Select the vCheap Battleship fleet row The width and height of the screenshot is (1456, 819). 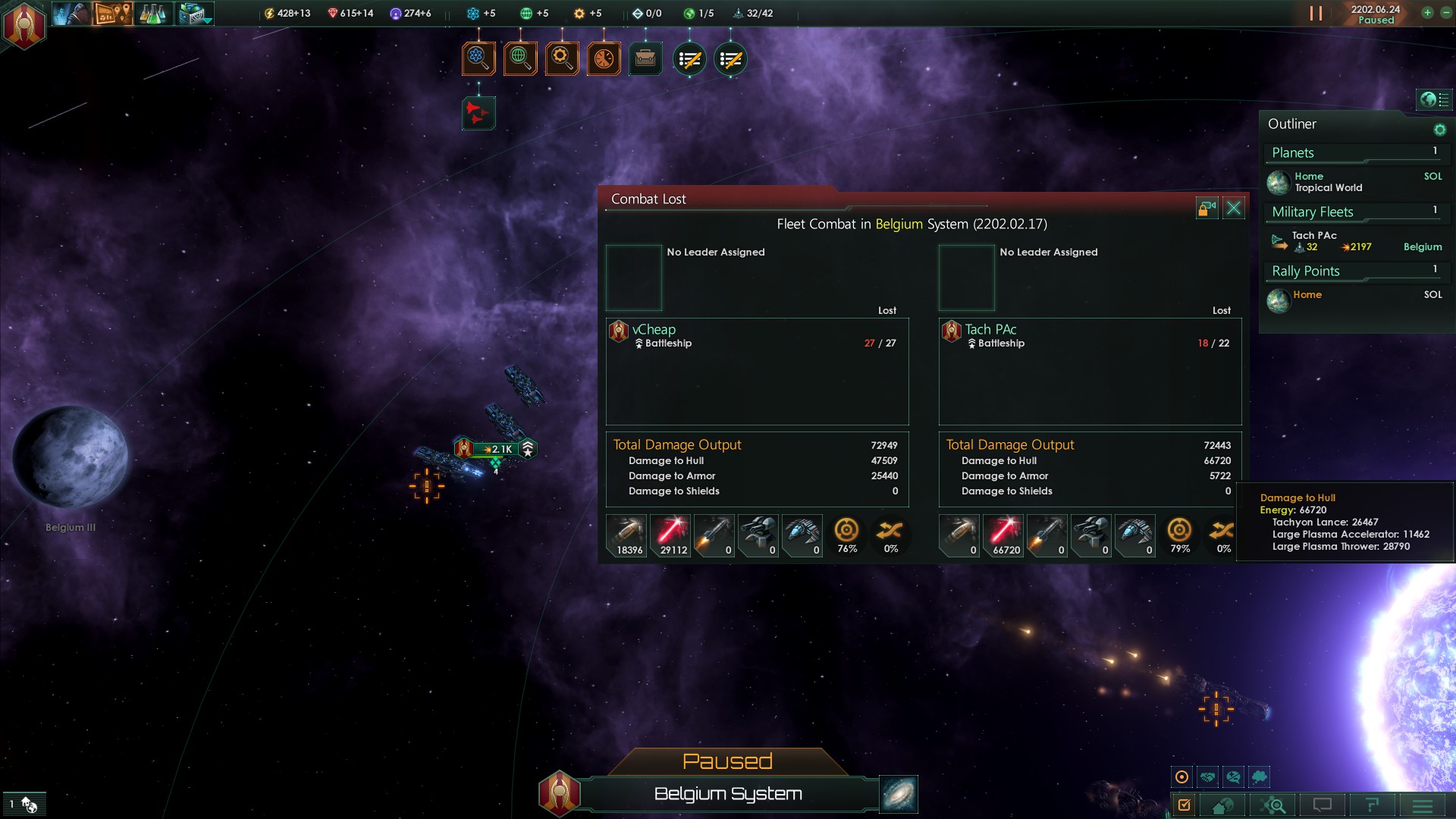point(756,336)
